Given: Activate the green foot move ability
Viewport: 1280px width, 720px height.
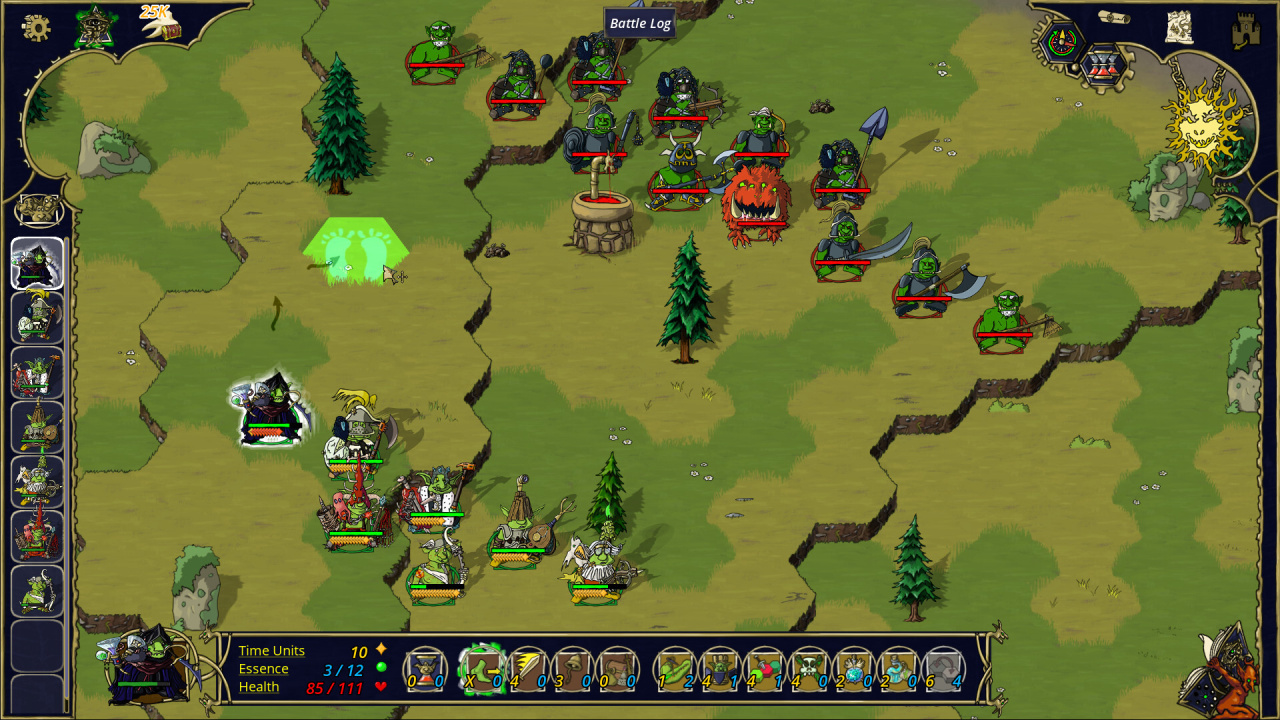Looking at the screenshot, I should (482, 669).
